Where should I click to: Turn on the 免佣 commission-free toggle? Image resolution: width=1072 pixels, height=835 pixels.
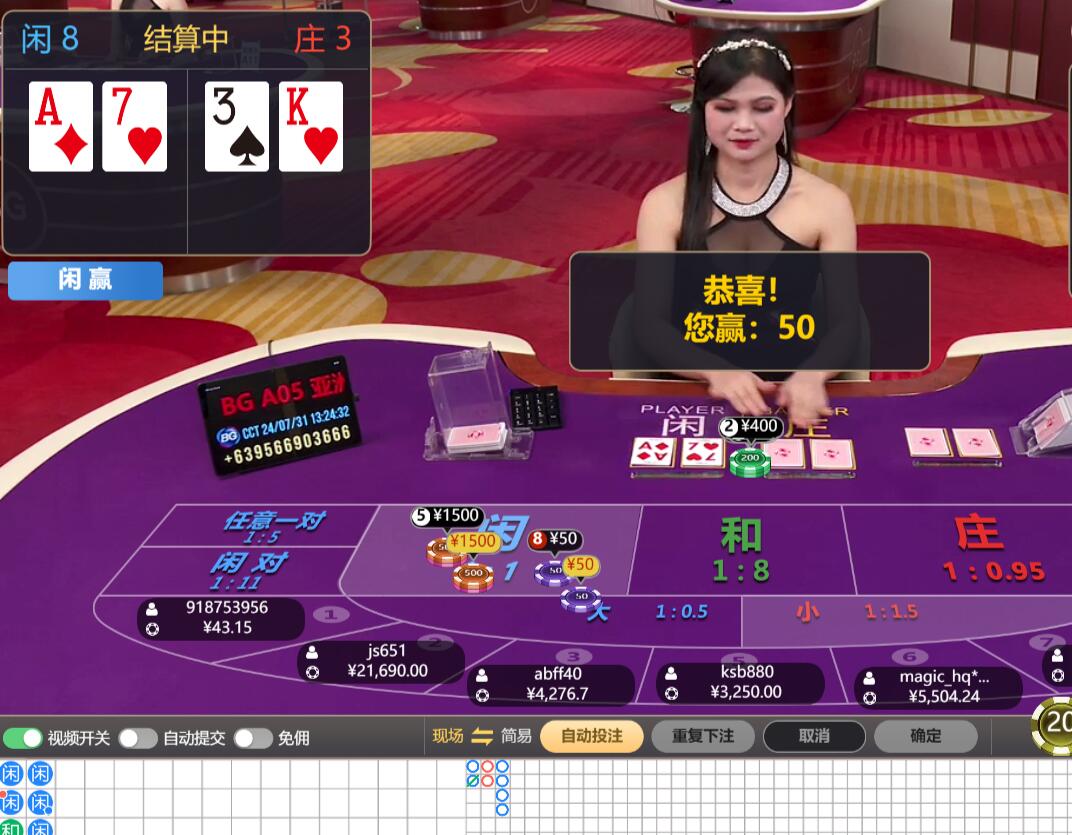coord(253,738)
